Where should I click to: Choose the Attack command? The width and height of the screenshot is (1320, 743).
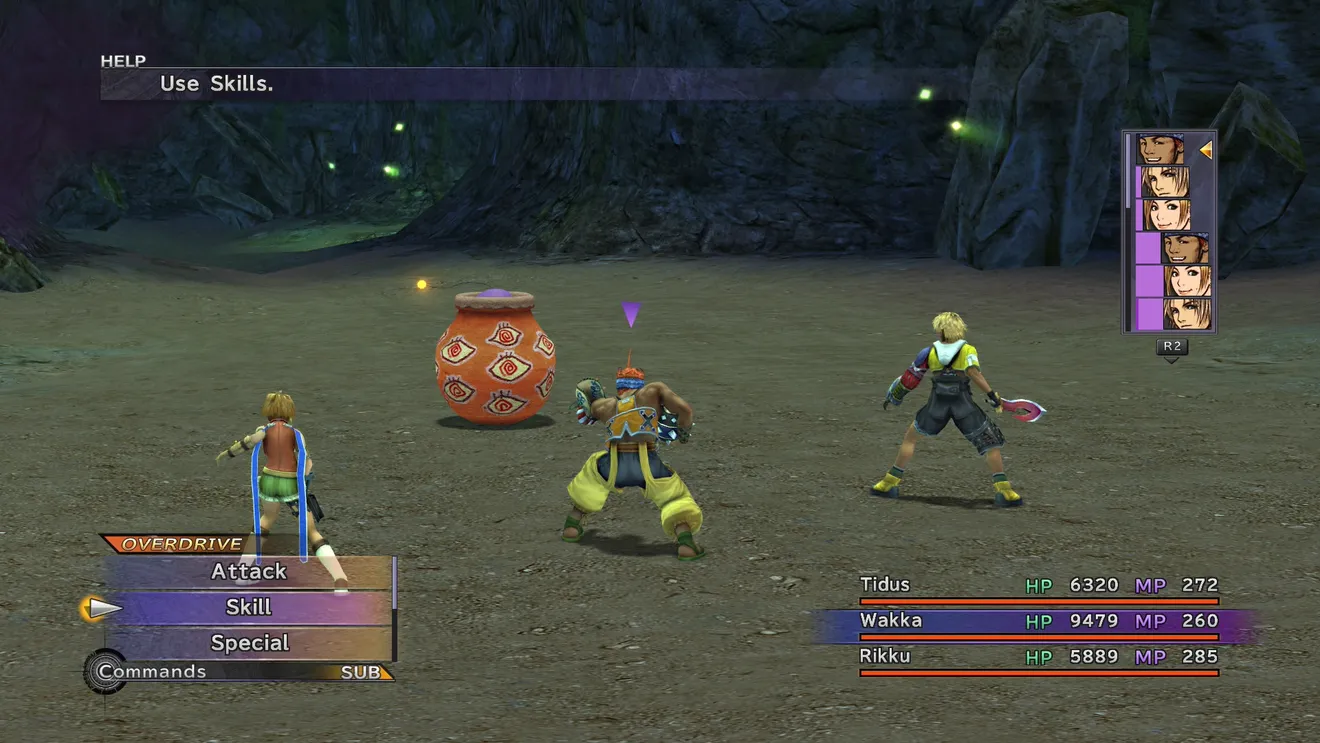248,572
